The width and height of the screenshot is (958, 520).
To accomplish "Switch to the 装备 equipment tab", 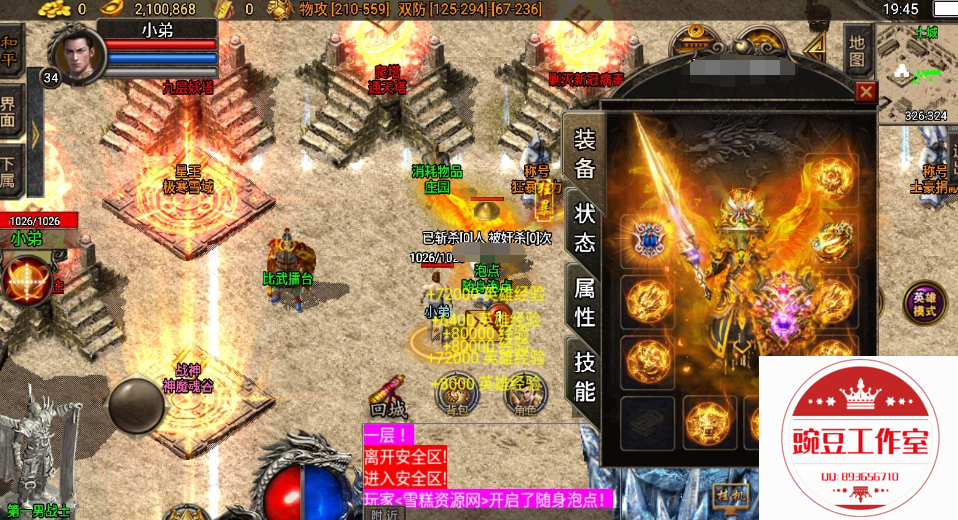I will pos(584,154).
